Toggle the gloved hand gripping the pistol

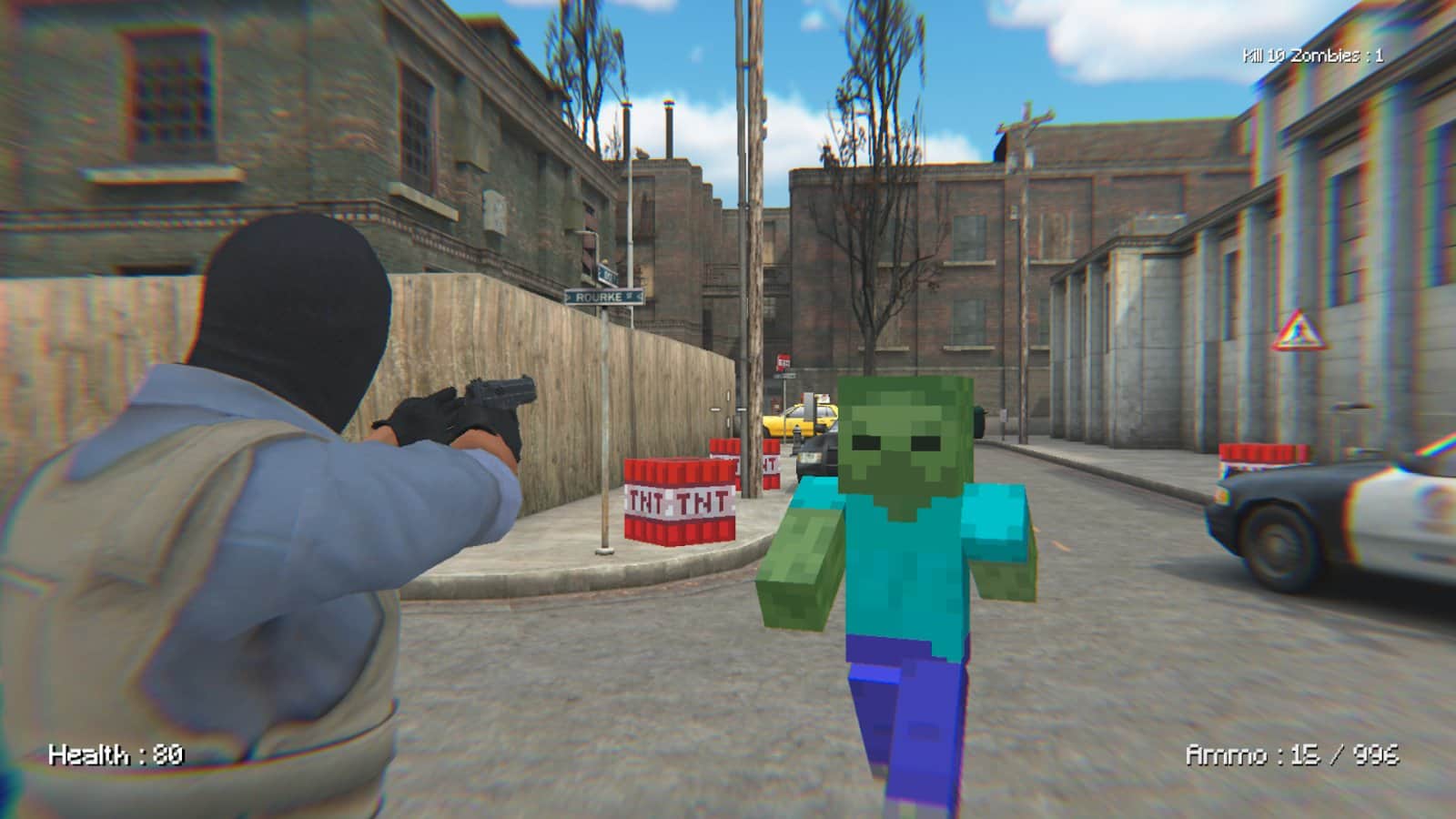423,423
